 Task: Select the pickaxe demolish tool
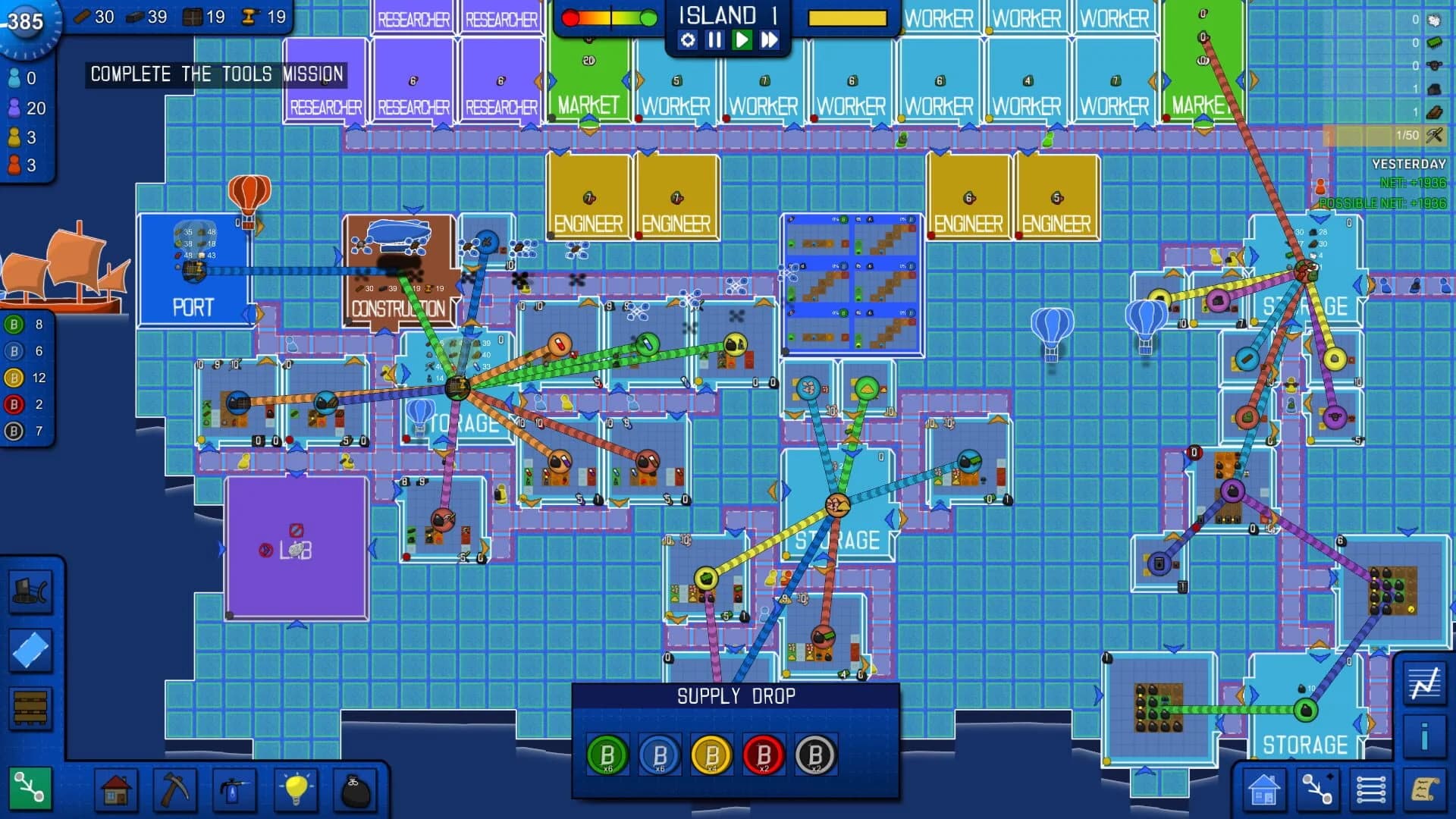[174, 789]
